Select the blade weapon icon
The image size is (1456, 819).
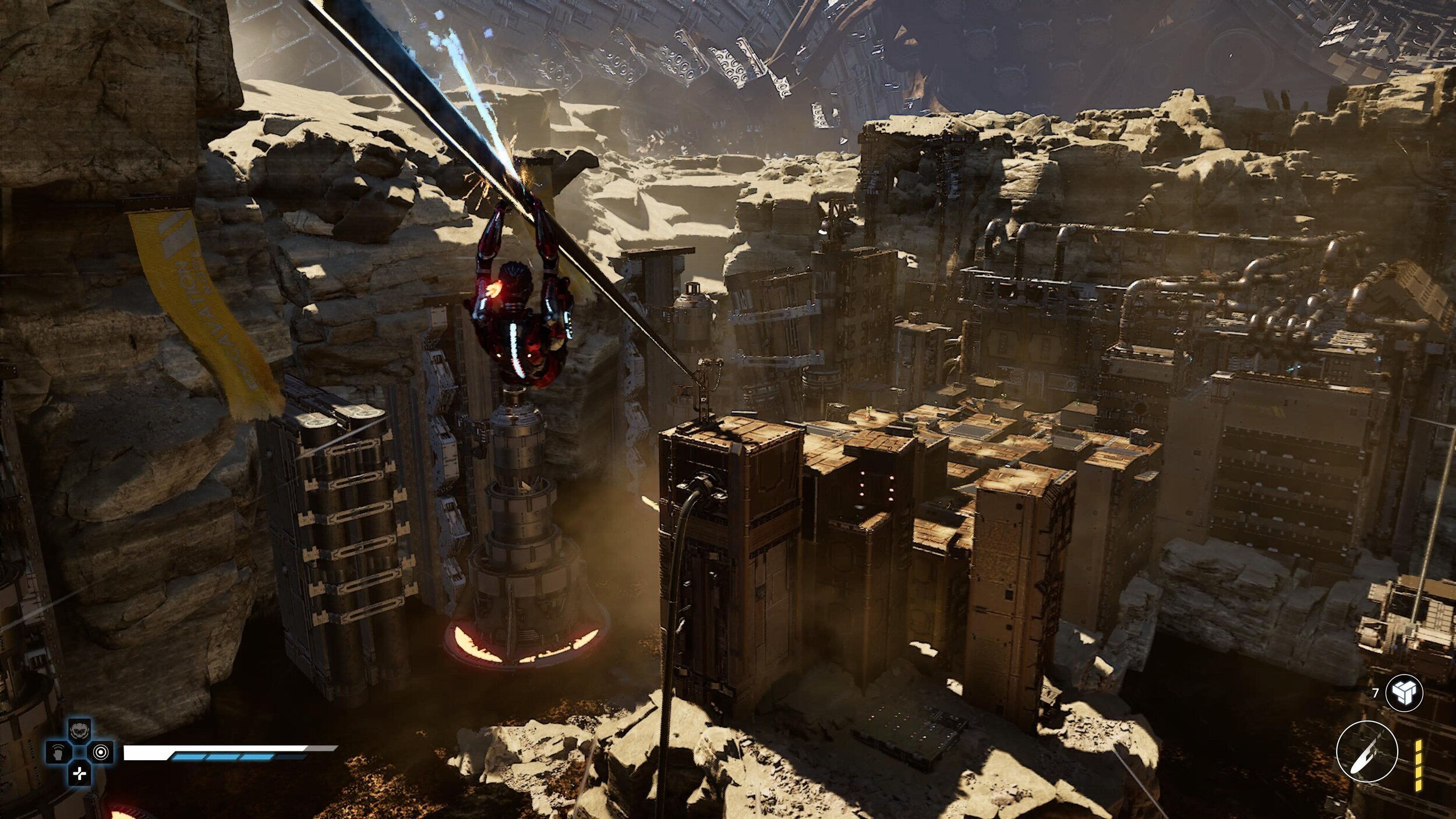click(1367, 751)
